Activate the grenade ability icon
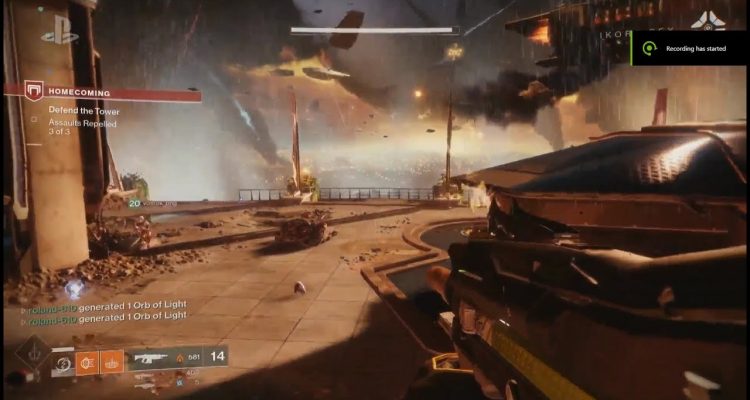 click(87, 362)
